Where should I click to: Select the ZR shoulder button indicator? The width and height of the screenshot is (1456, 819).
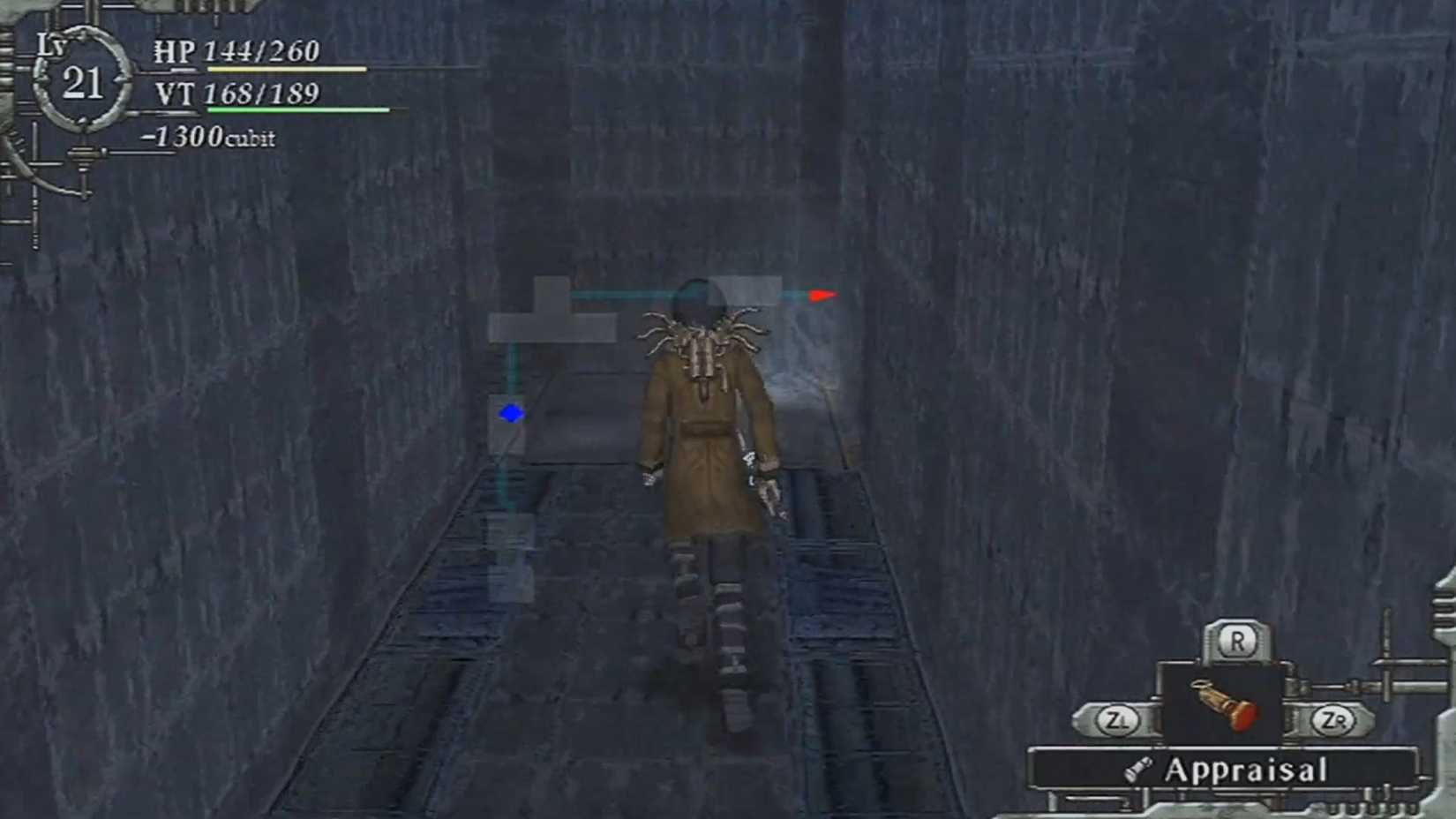click(x=1332, y=718)
